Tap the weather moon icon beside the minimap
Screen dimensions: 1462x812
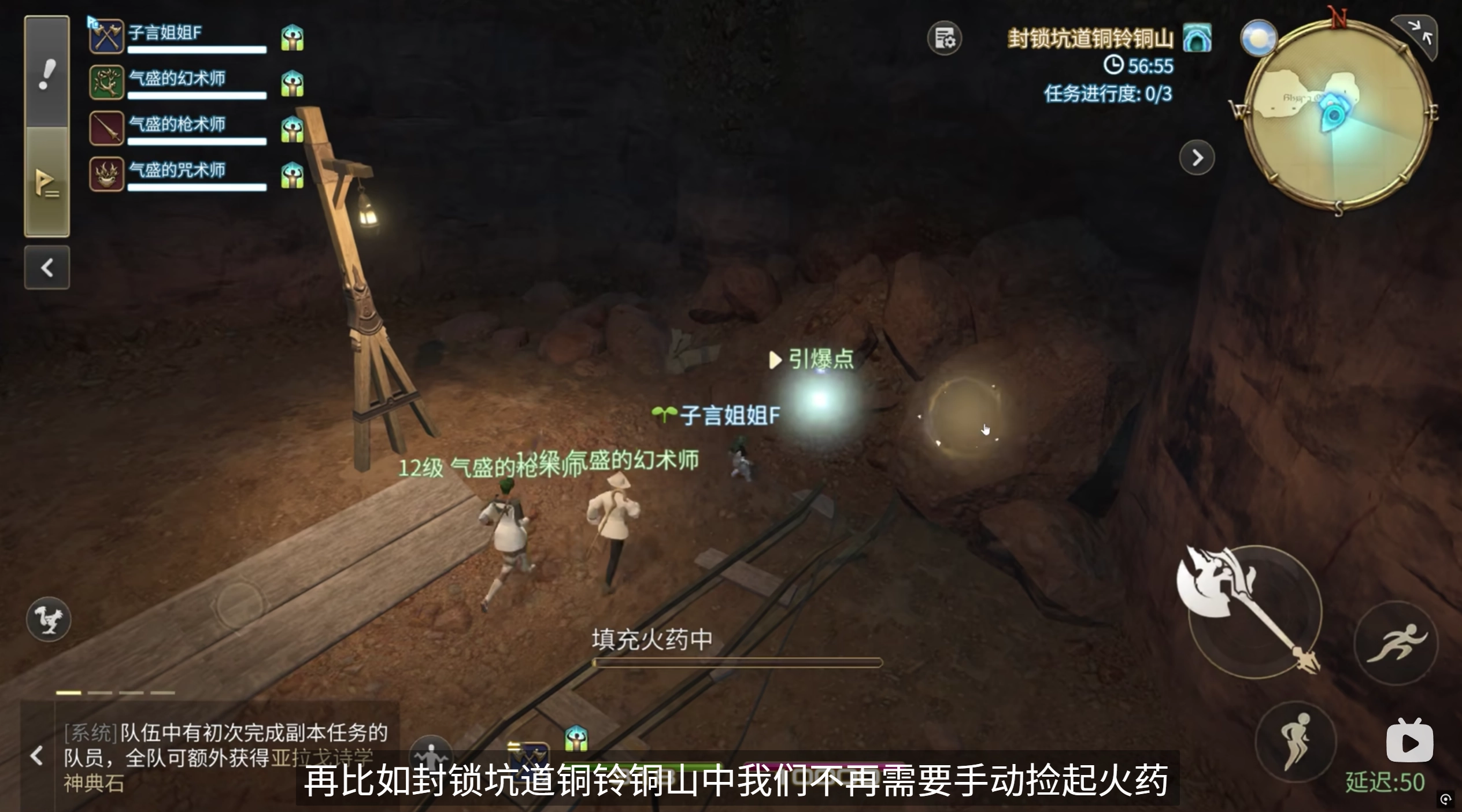tap(1259, 37)
